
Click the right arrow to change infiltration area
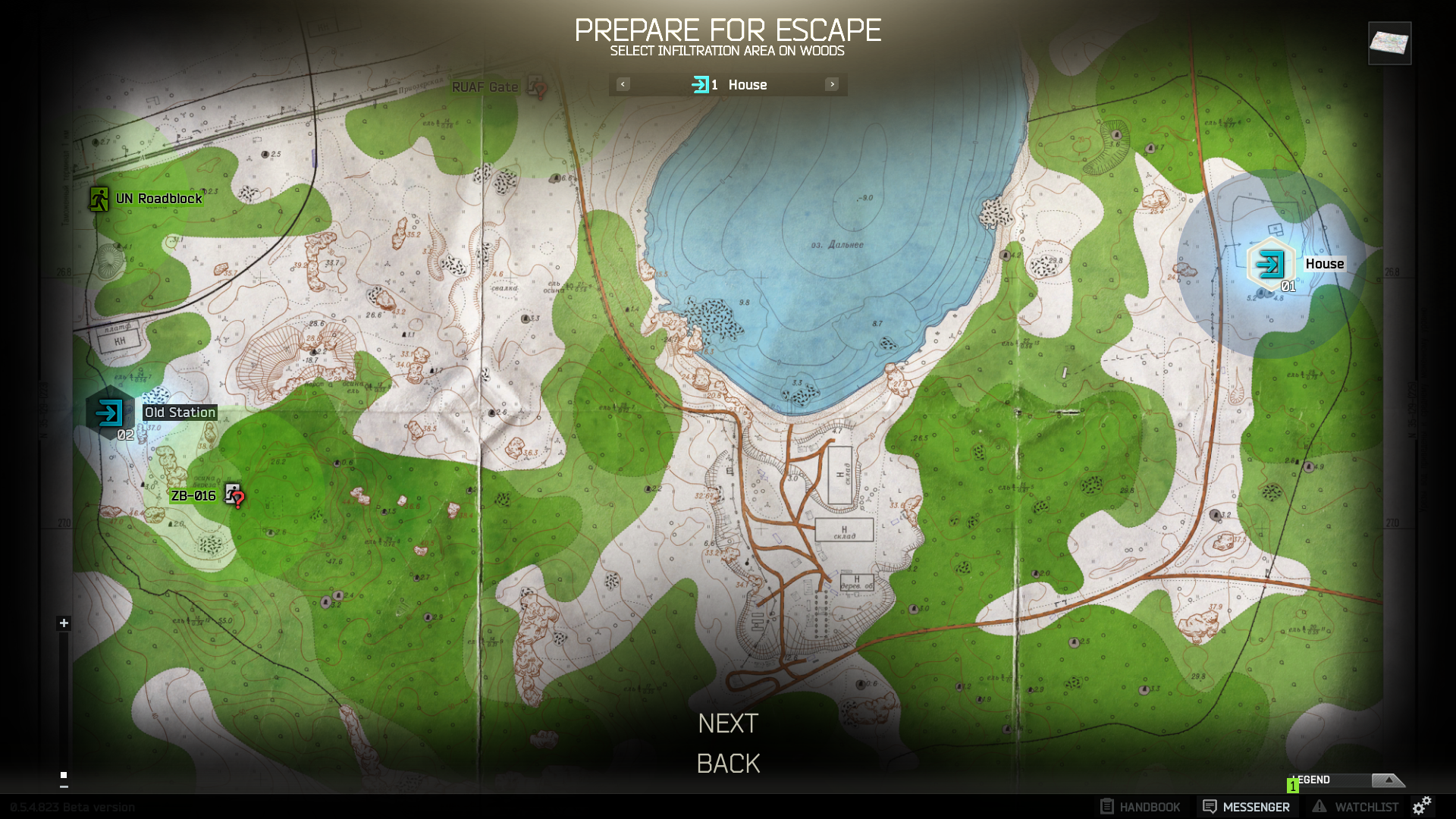(x=832, y=84)
